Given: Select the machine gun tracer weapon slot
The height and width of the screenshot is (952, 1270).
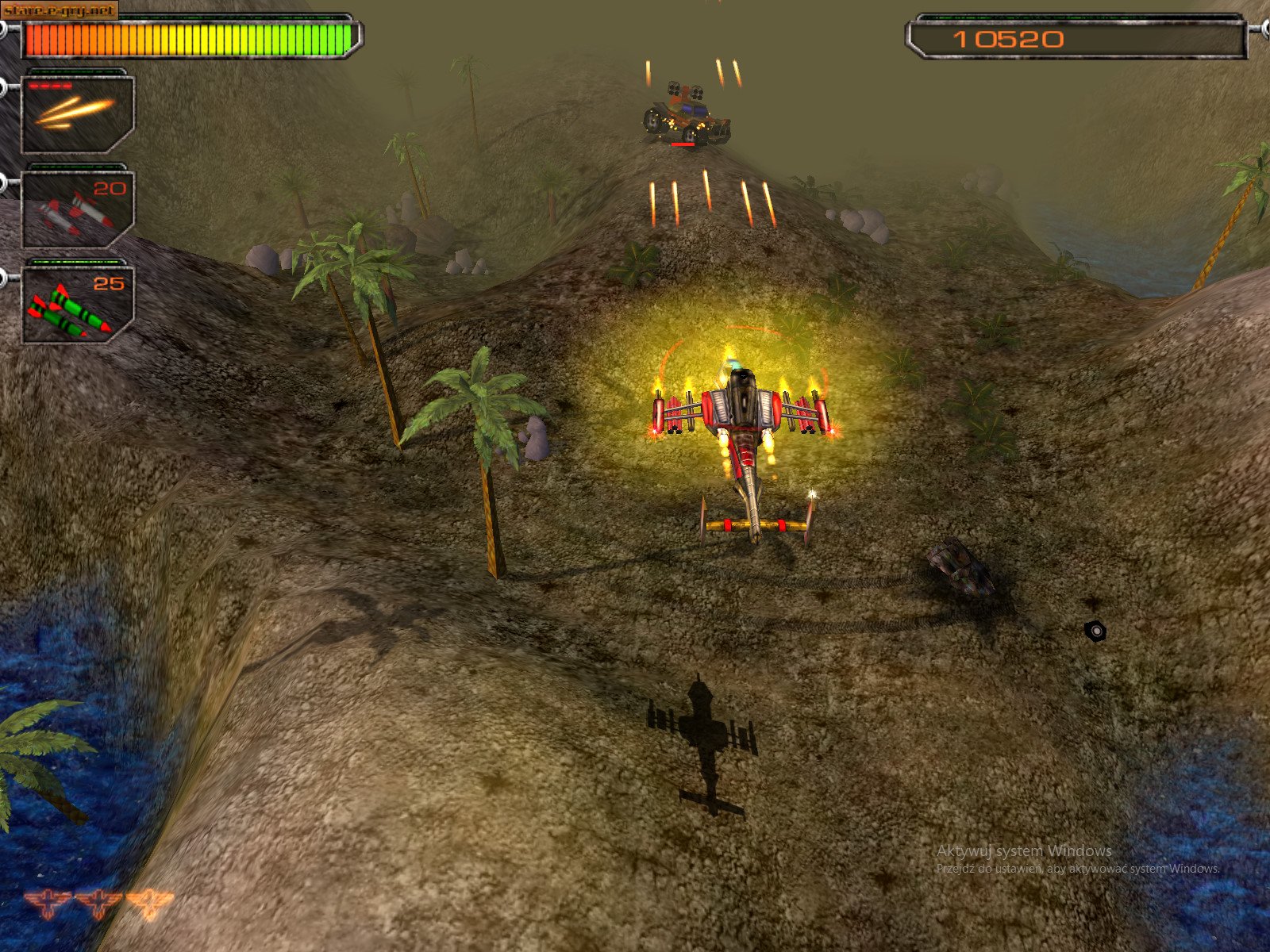Looking at the screenshot, I should click(76, 113).
